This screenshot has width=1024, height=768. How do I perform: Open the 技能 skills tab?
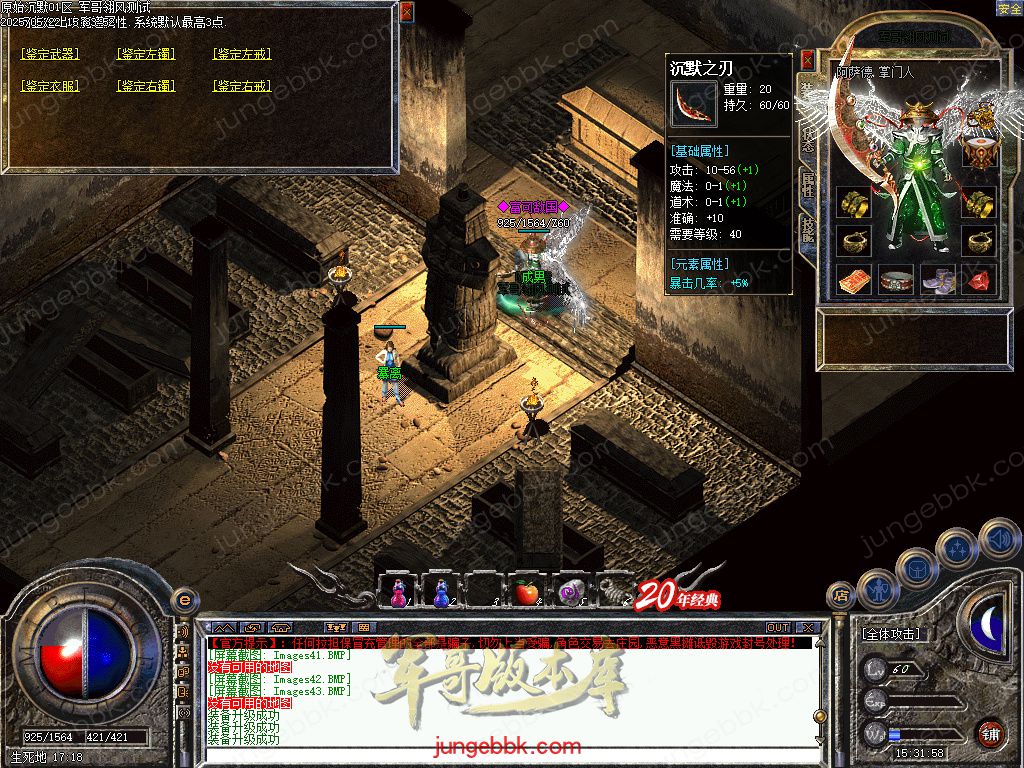point(807,234)
